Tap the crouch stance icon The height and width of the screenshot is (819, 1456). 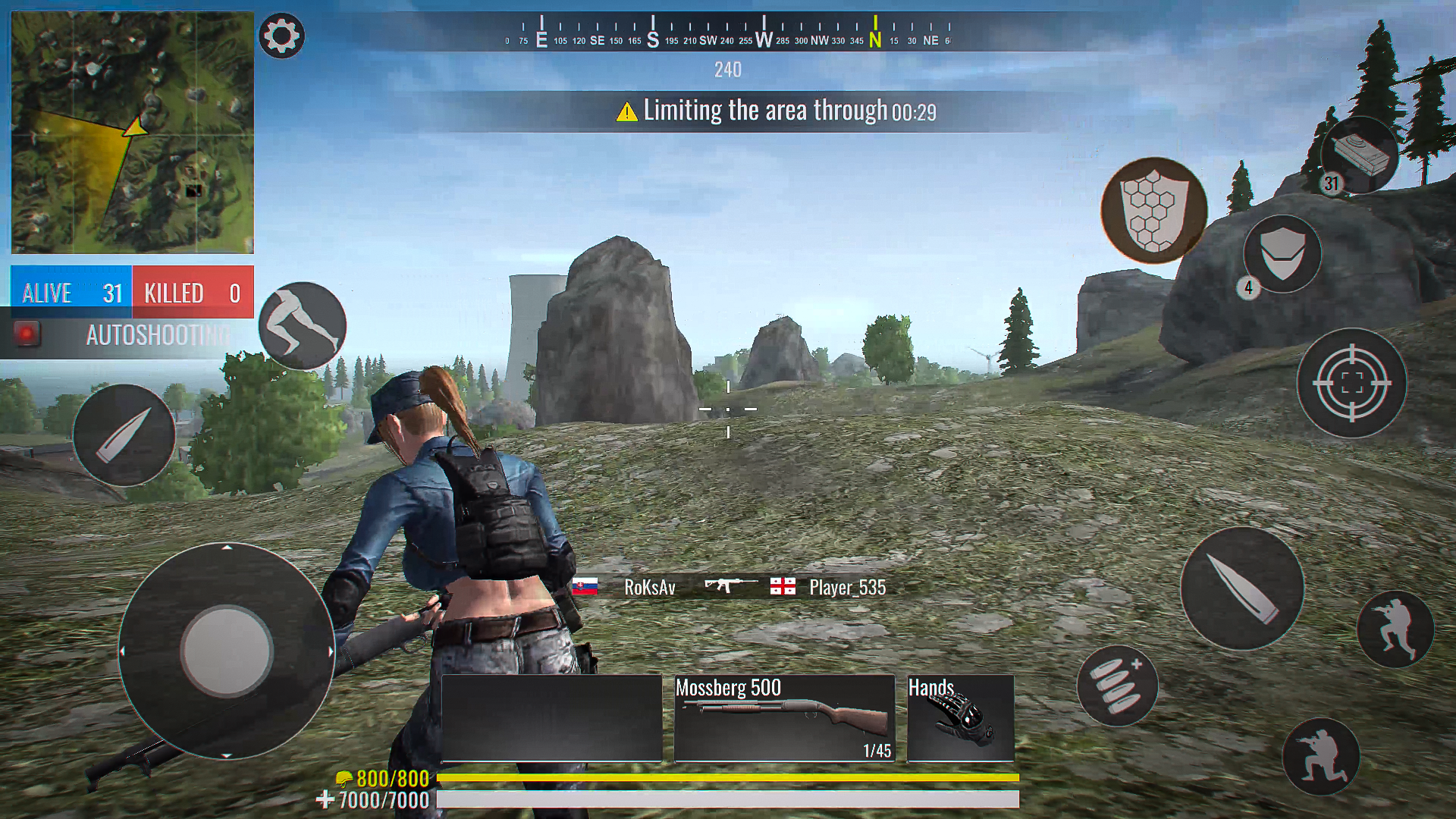tap(303, 325)
